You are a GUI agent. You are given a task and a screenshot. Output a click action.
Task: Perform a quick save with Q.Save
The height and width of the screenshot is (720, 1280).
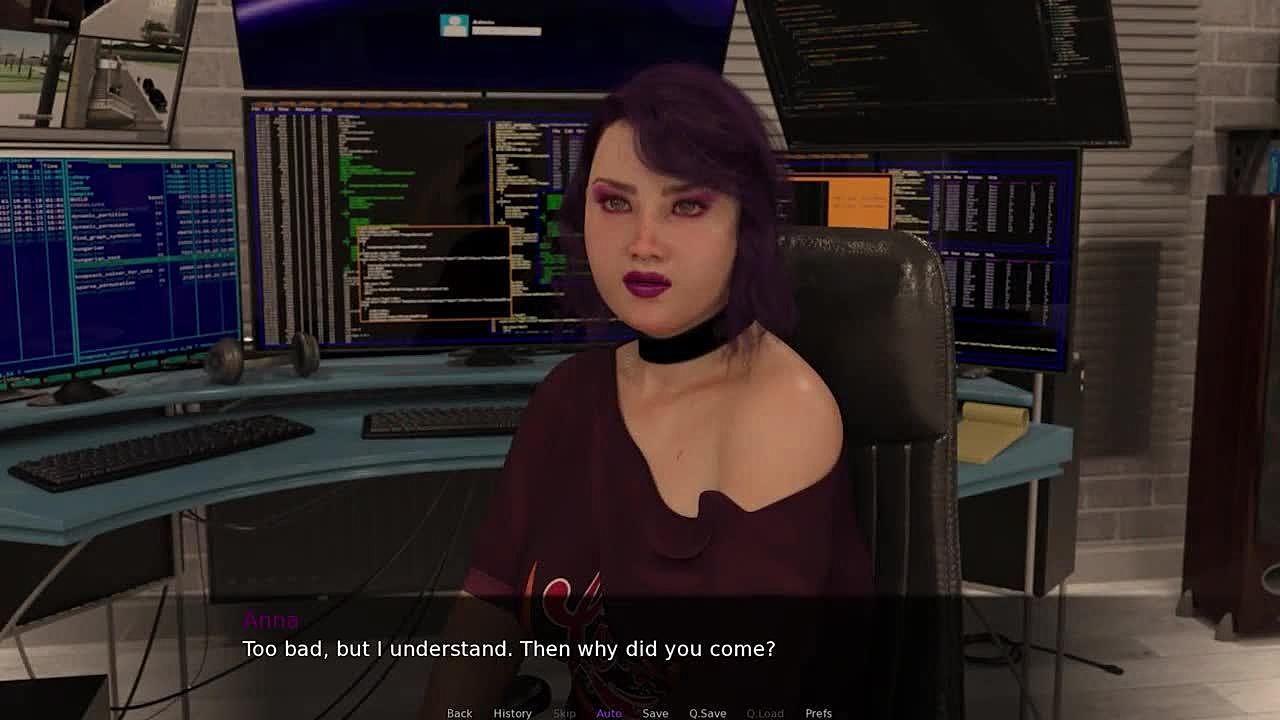point(707,713)
